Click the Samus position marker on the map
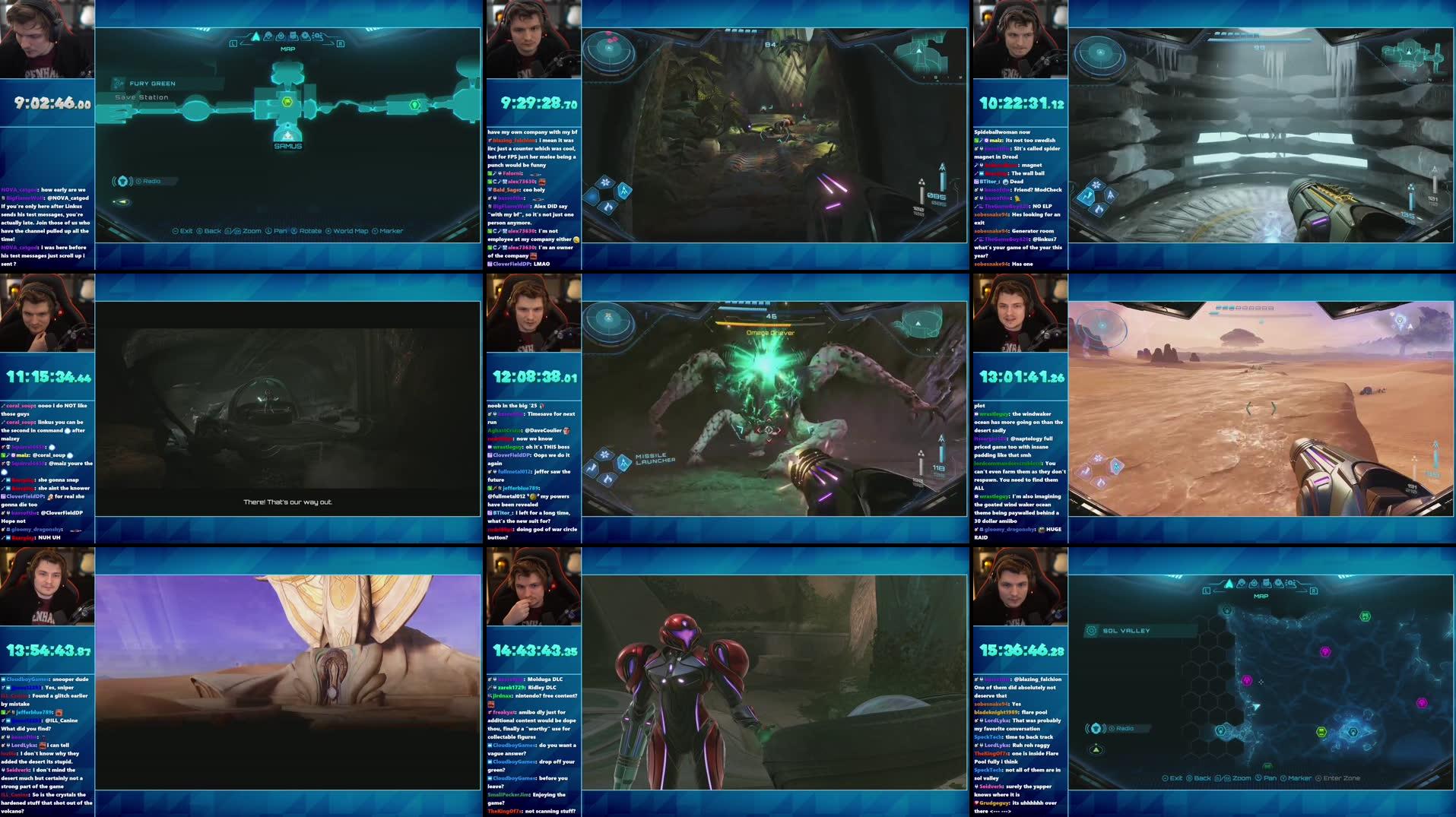 coord(287,137)
